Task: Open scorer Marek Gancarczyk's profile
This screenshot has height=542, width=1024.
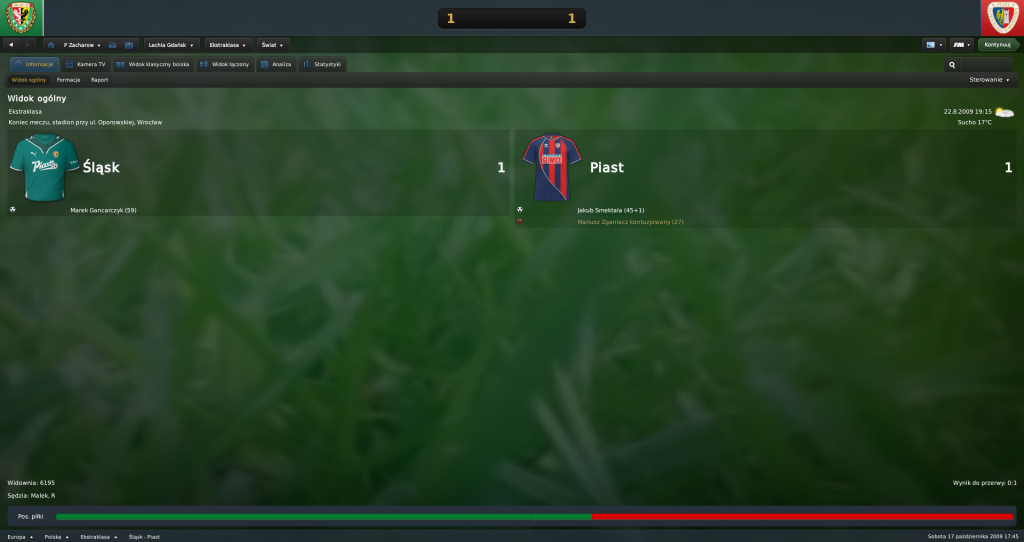Action: [x=103, y=210]
